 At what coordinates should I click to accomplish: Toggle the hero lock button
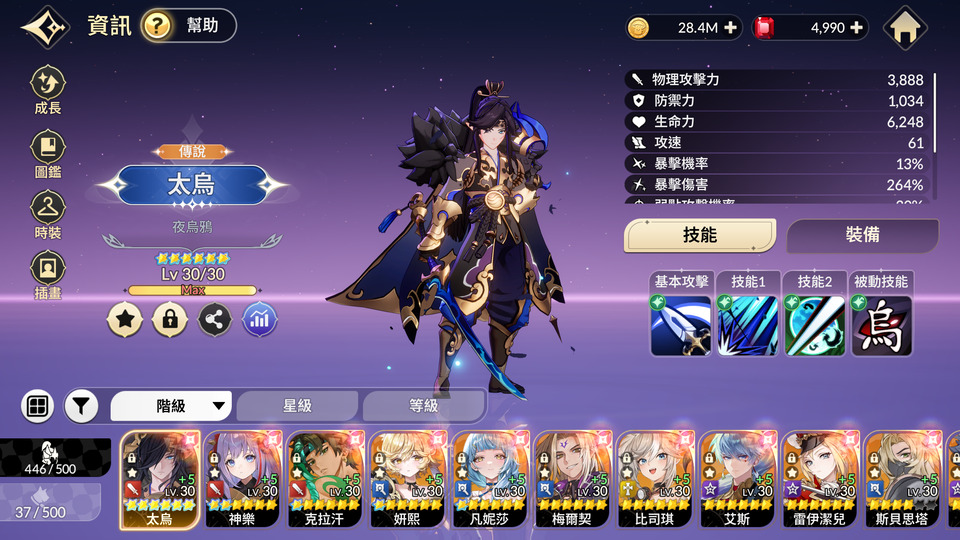[170, 319]
